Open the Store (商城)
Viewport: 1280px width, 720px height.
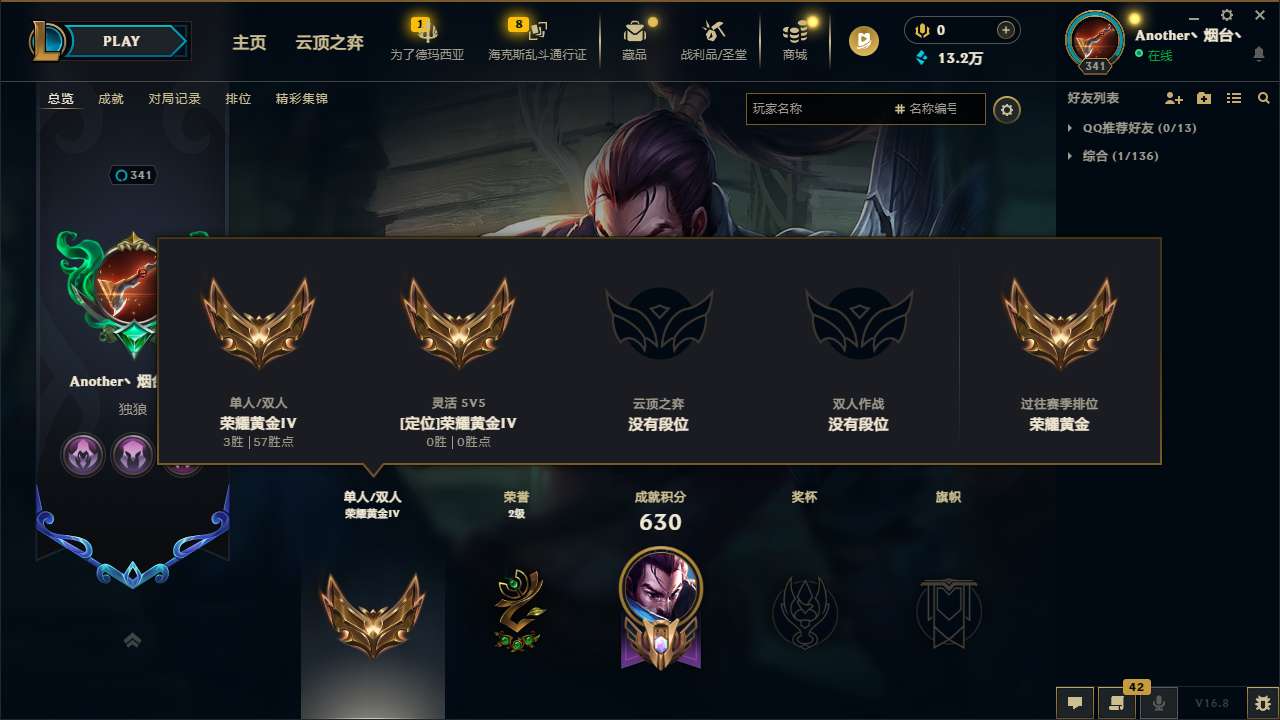point(795,39)
